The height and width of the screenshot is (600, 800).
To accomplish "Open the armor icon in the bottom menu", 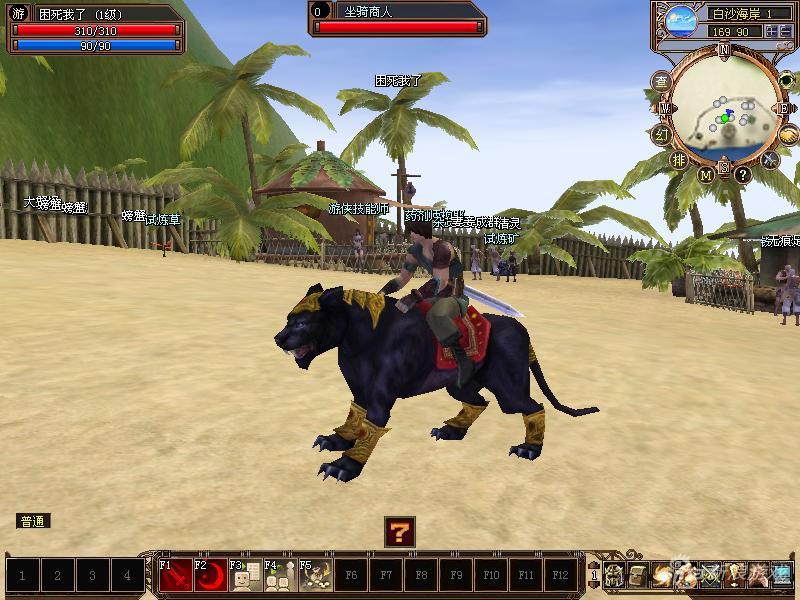I will click(x=613, y=576).
